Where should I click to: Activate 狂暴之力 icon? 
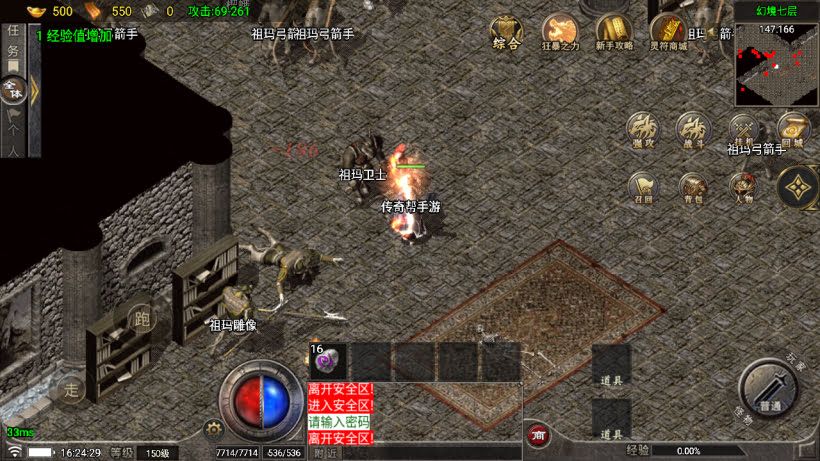(x=560, y=33)
